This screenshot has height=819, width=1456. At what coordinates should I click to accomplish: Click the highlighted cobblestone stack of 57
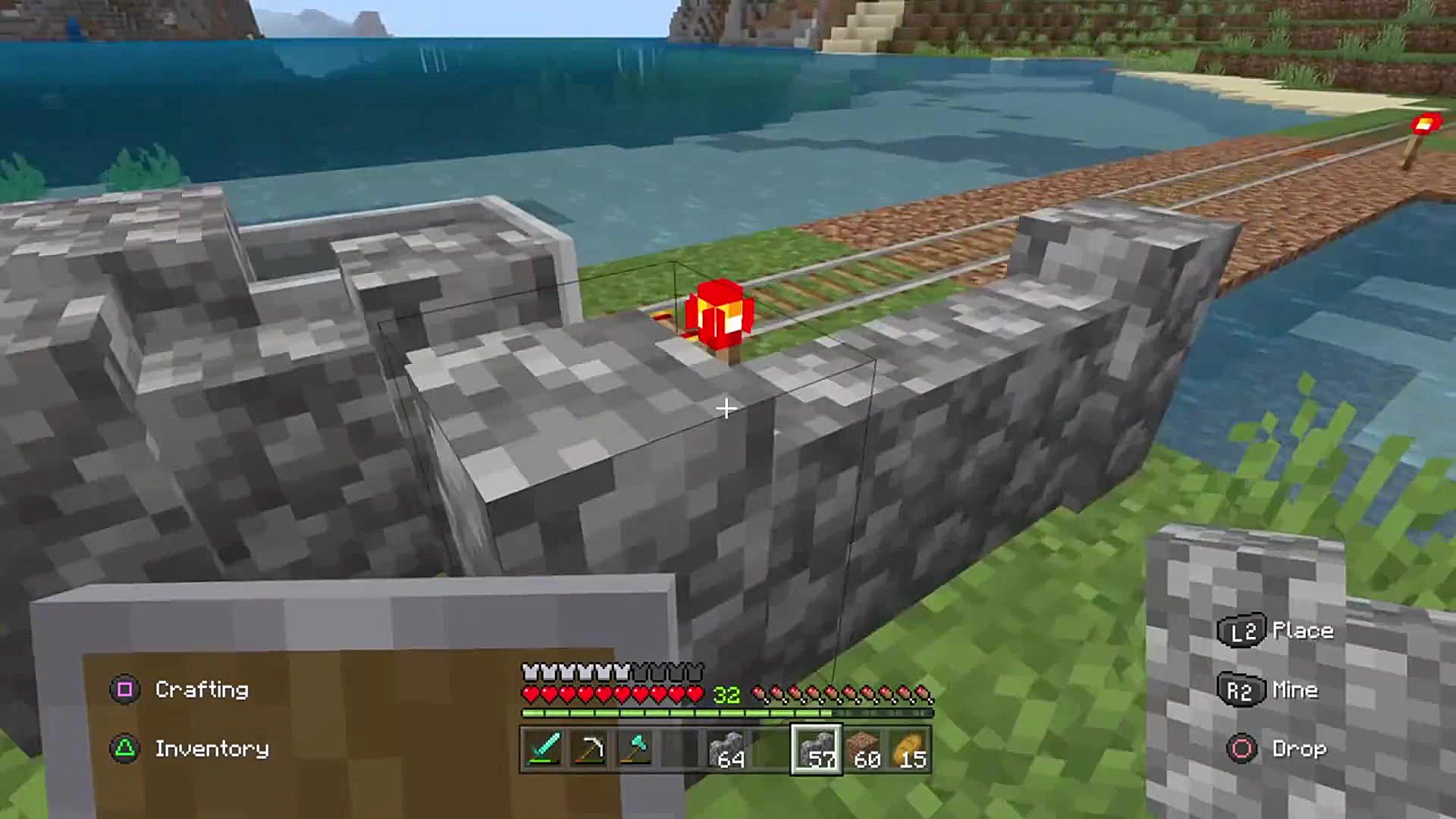click(816, 749)
